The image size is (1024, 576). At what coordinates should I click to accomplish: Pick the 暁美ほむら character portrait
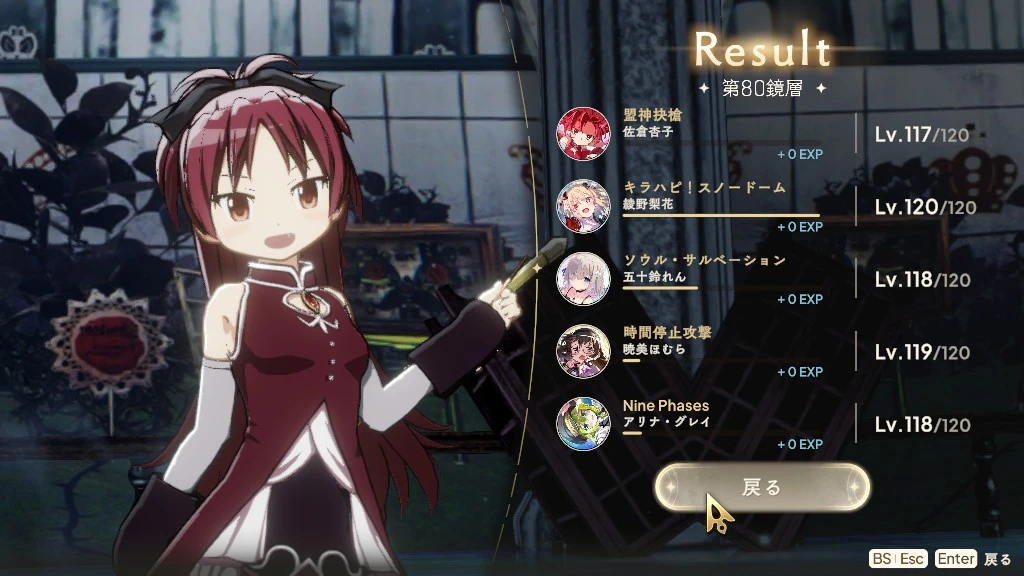[581, 351]
